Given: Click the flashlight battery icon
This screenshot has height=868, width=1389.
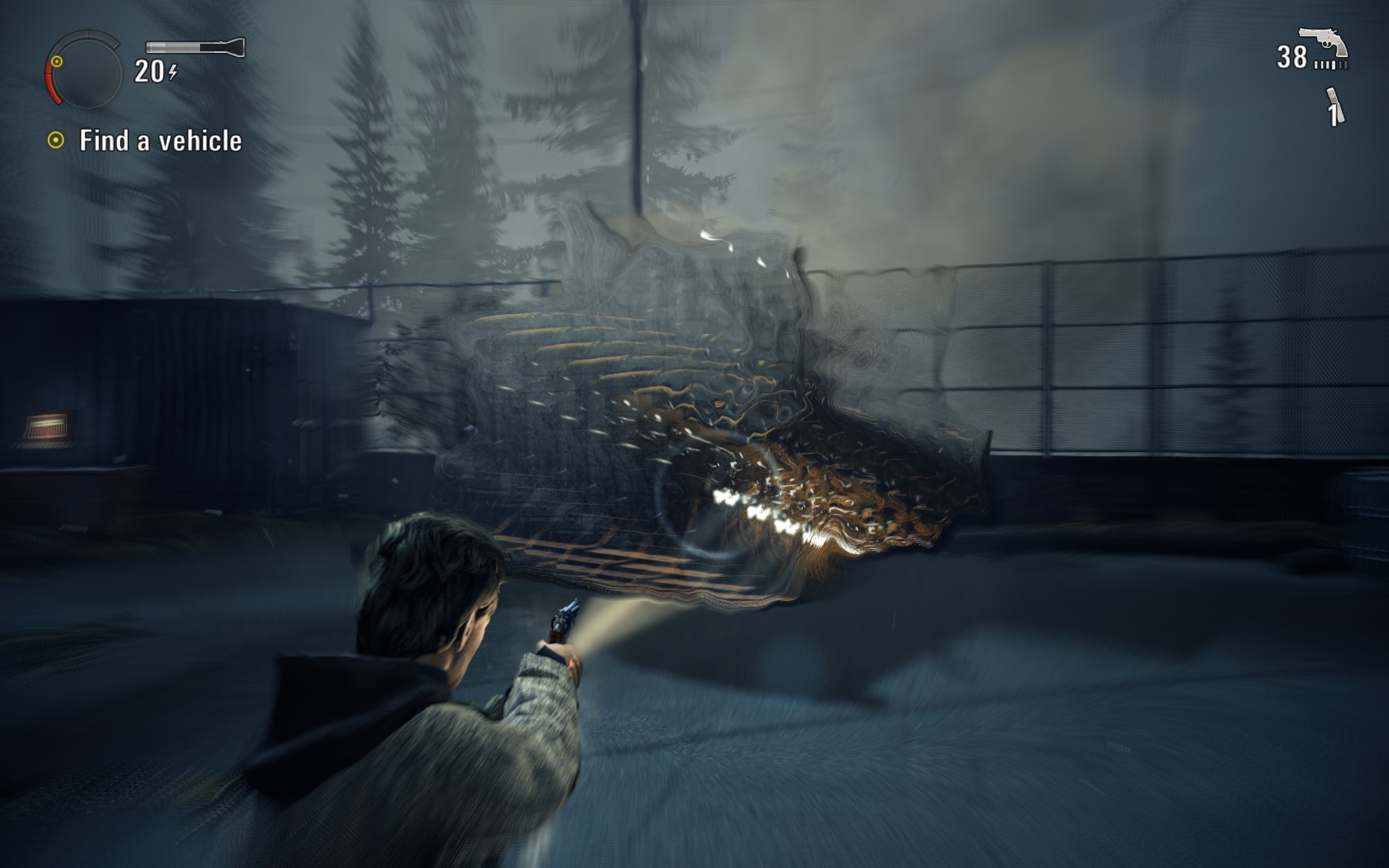Looking at the screenshot, I should pyautogui.click(x=195, y=47).
